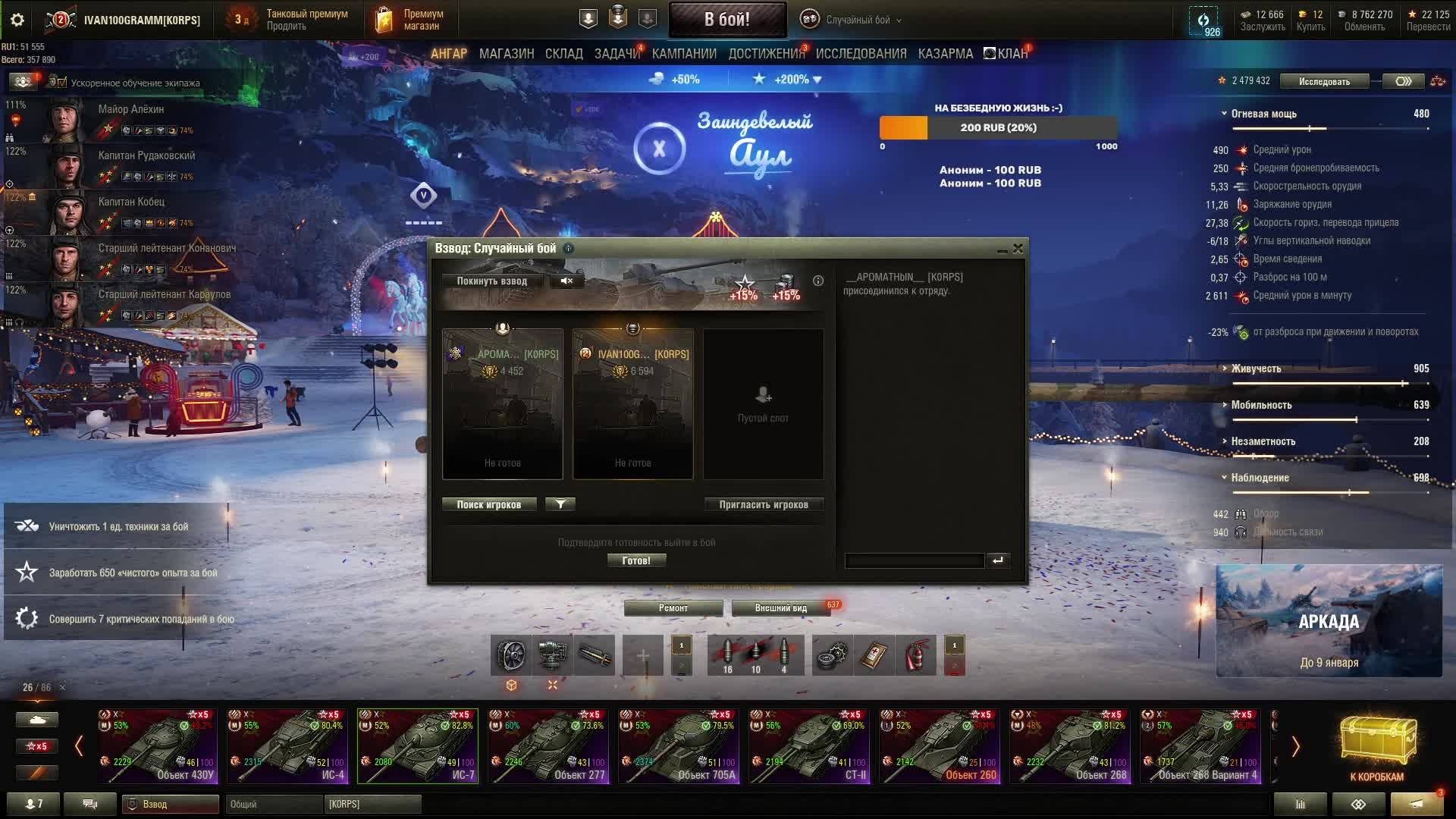Open the МАГАЗИН shop tab
Screen dimensions: 1456x819
[507, 54]
